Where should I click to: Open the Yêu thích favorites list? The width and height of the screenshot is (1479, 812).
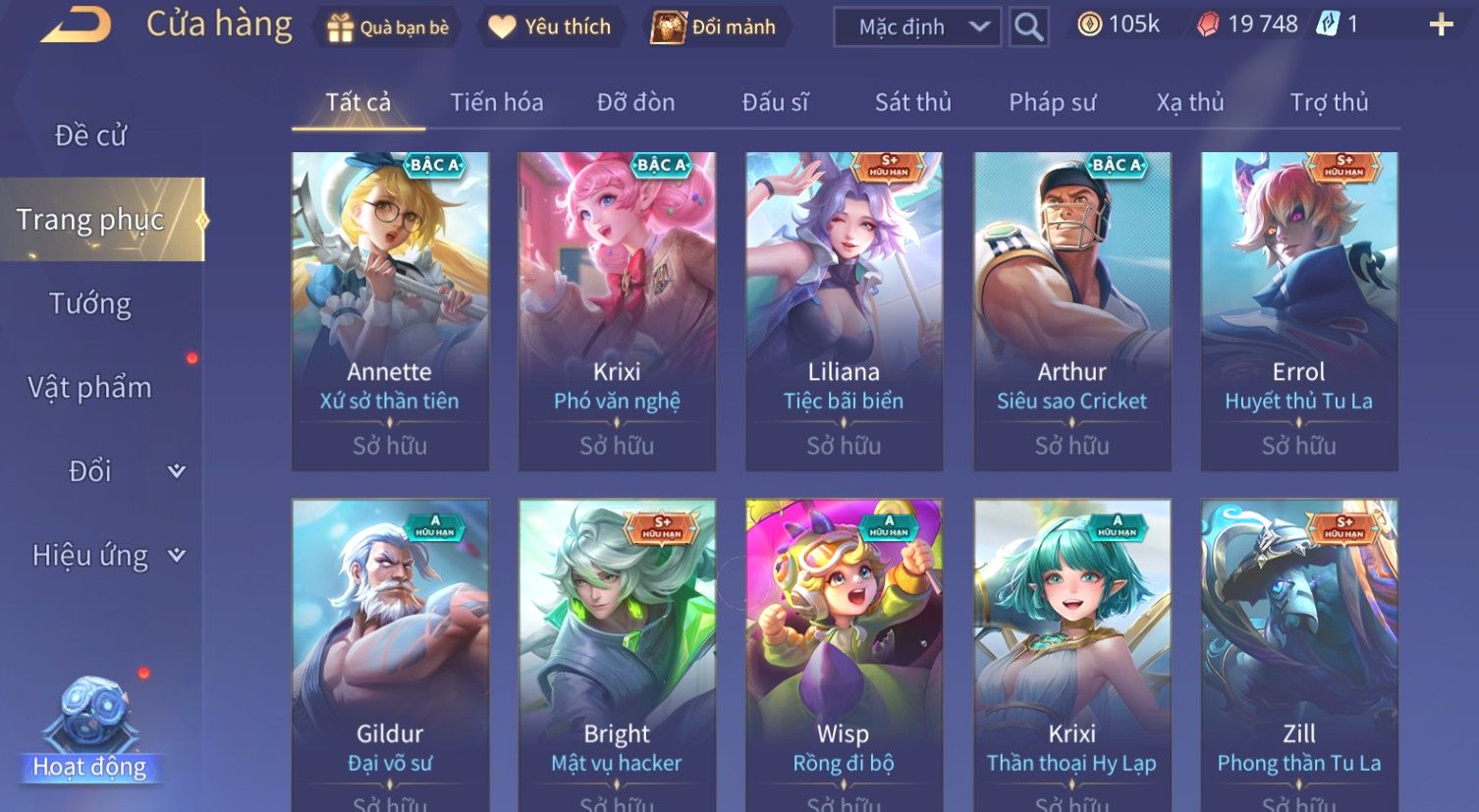[x=550, y=27]
